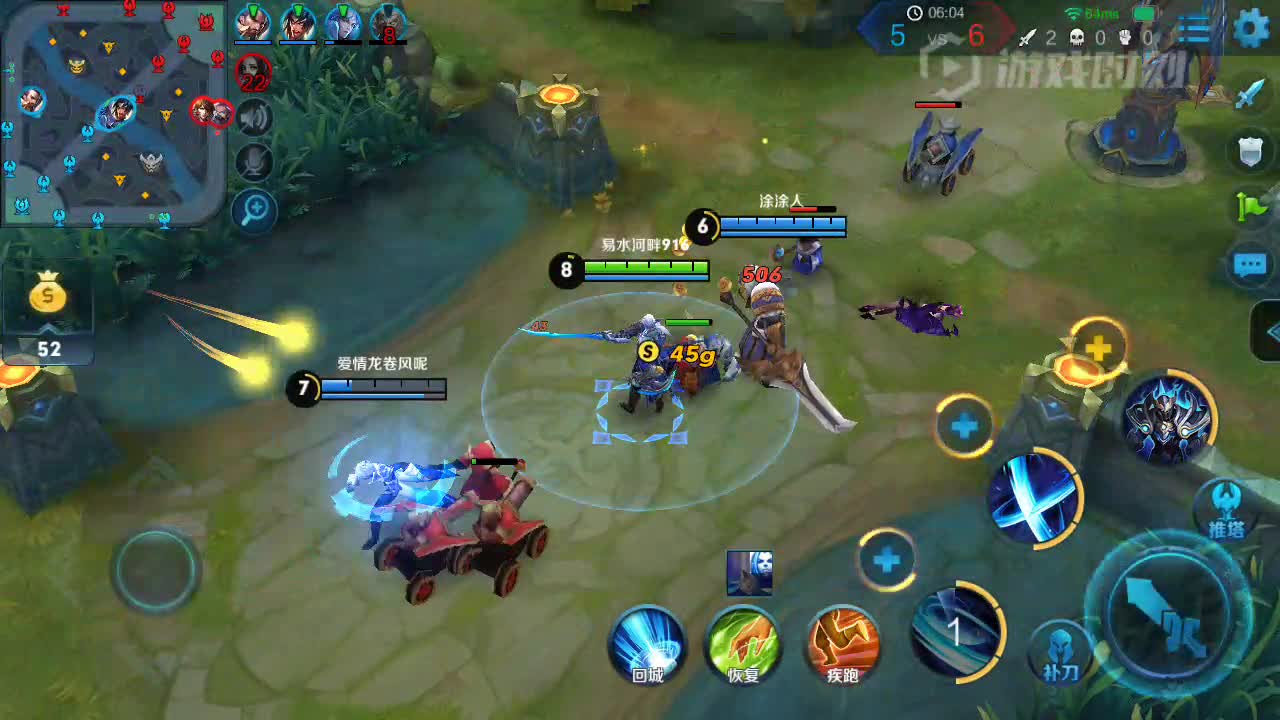Screen dimensions: 1280x720
Task: Send the sword attack signal
Action: [1250, 93]
